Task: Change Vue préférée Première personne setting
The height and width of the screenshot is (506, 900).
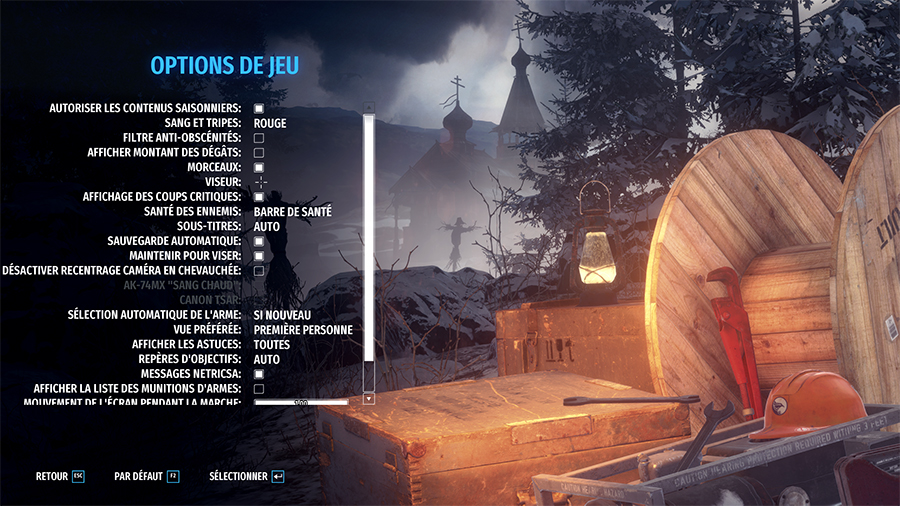Action: tap(303, 330)
